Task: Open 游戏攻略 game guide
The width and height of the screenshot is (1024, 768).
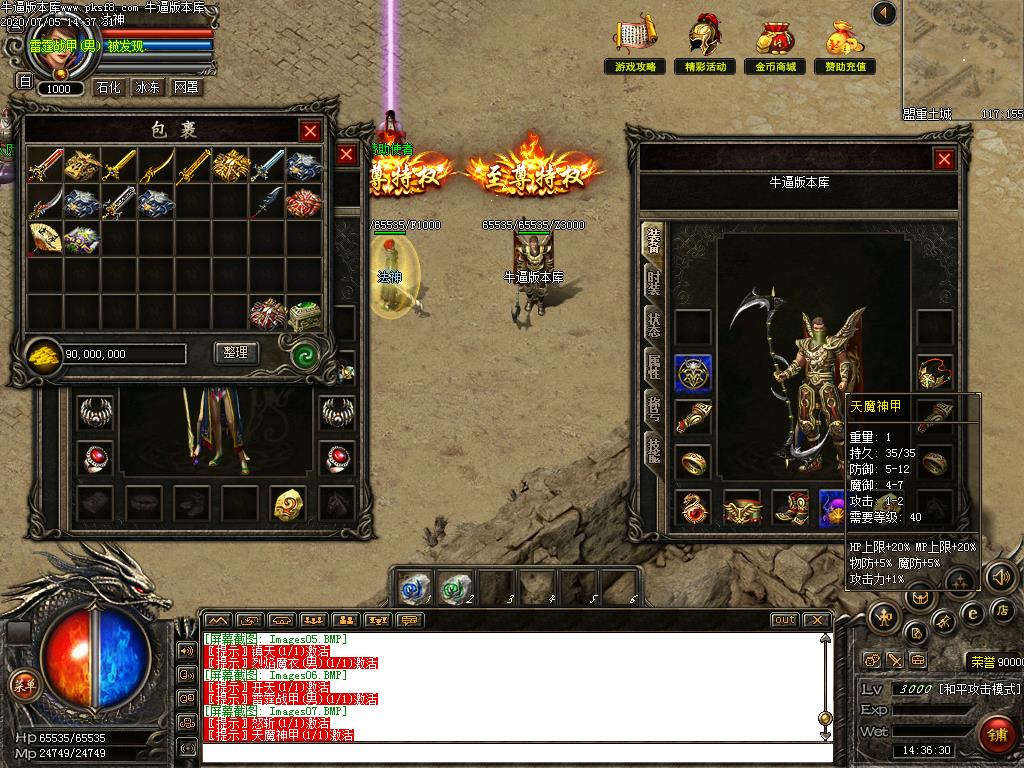Action: (636, 45)
